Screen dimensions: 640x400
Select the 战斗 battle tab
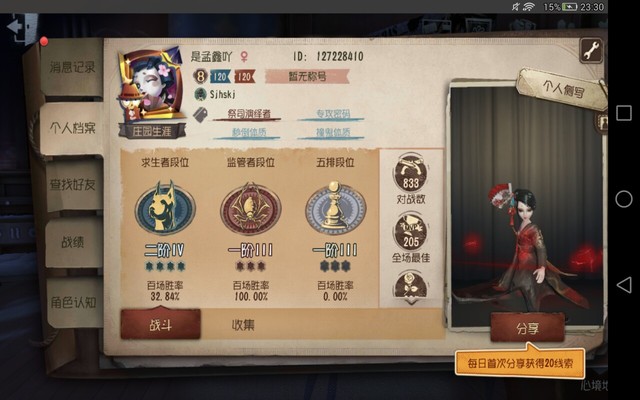click(x=160, y=324)
